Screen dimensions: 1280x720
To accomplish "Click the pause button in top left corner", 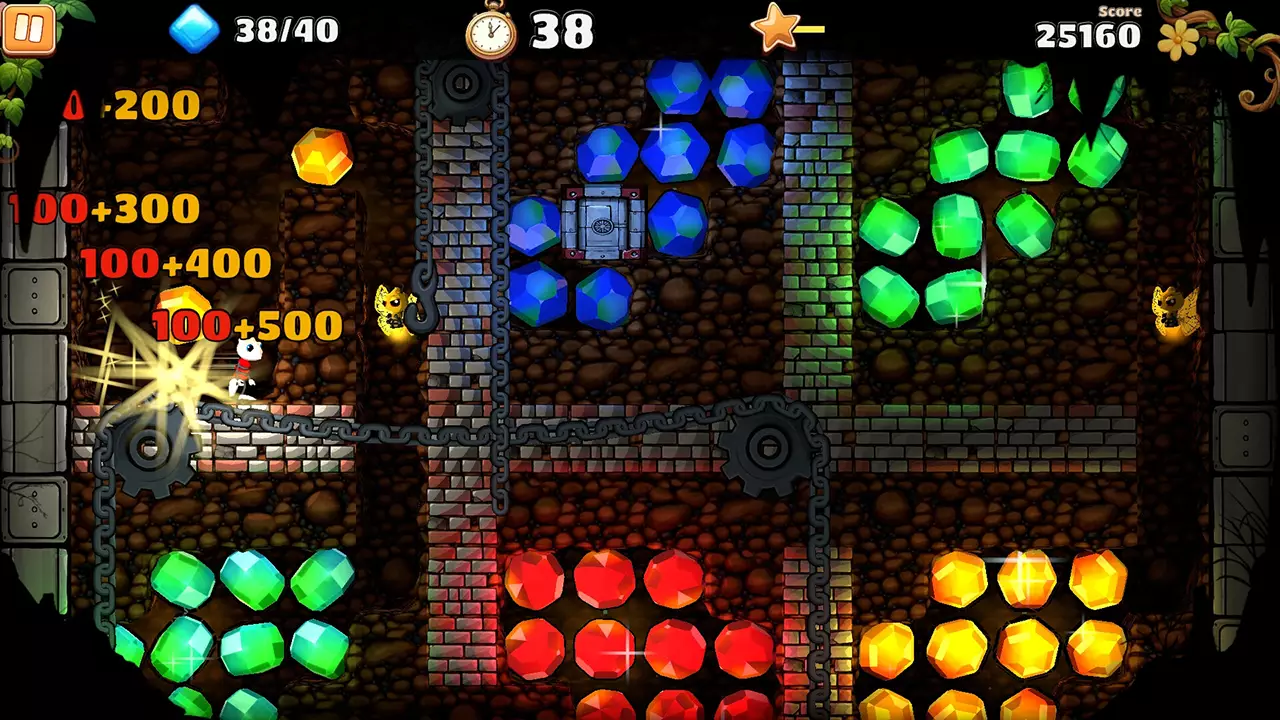I will point(31,30).
